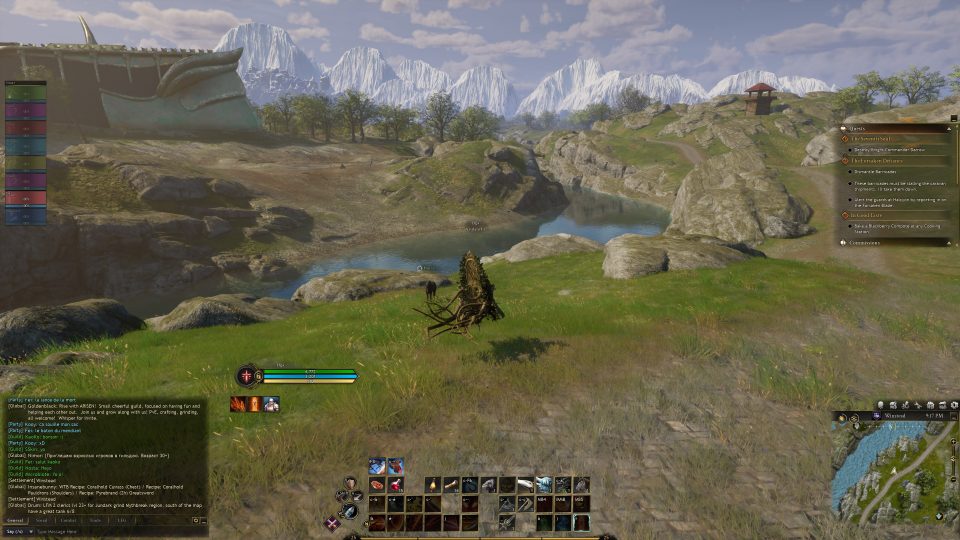
Task: Click the fire buff icon under health bar
Action: pyautogui.click(x=239, y=404)
